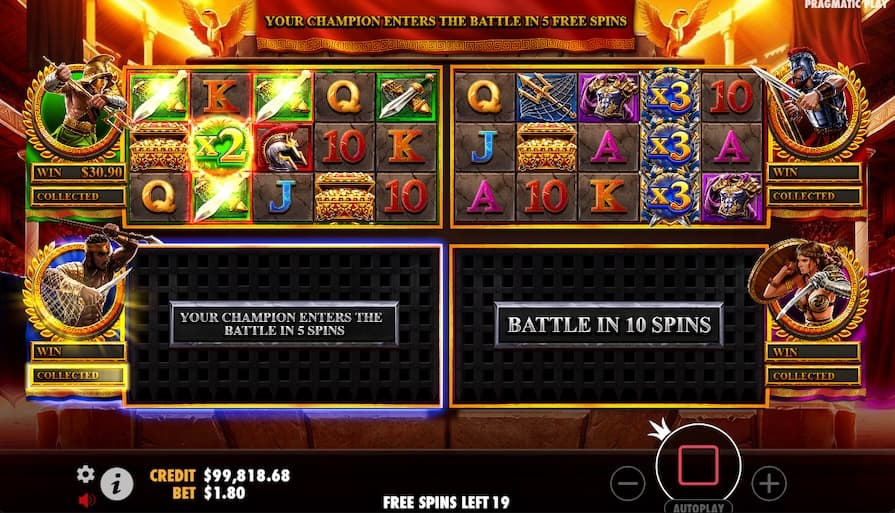Increase the bet with the plus button
Screen dimensions: 895x513
pyautogui.click(x=768, y=484)
